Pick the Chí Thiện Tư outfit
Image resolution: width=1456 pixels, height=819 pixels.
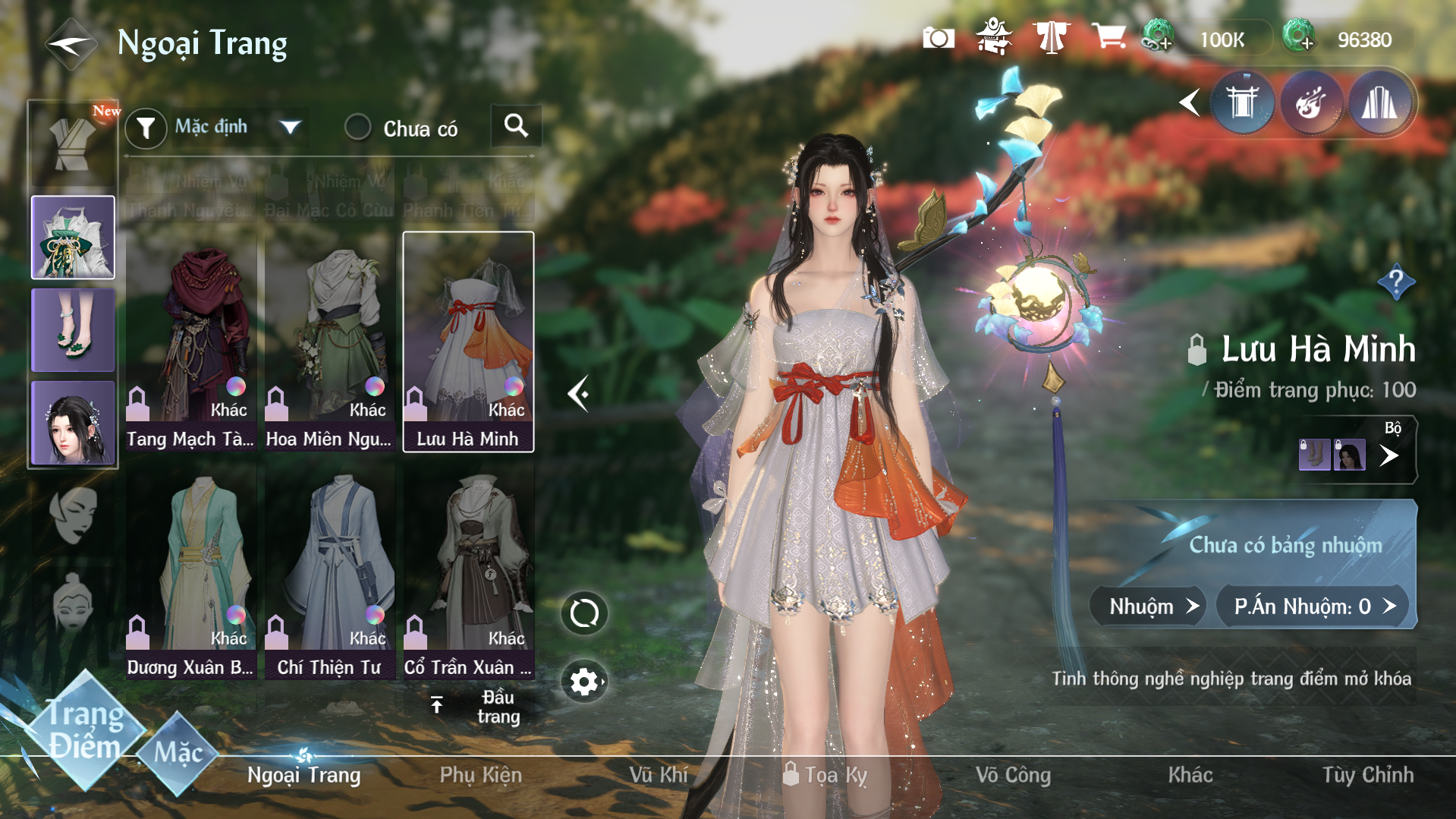click(x=329, y=573)
